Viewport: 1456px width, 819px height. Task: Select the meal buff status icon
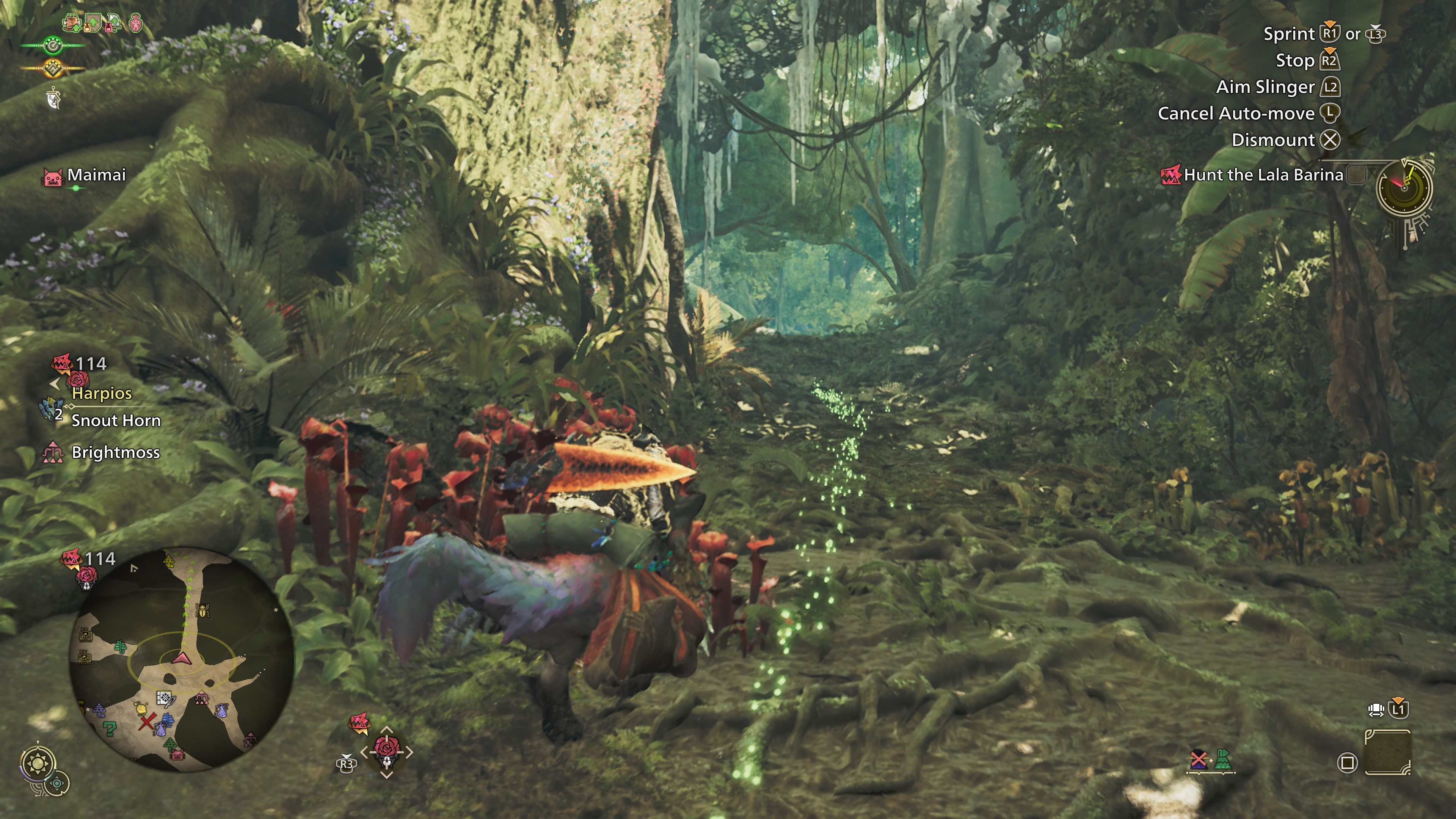[72, 24]
